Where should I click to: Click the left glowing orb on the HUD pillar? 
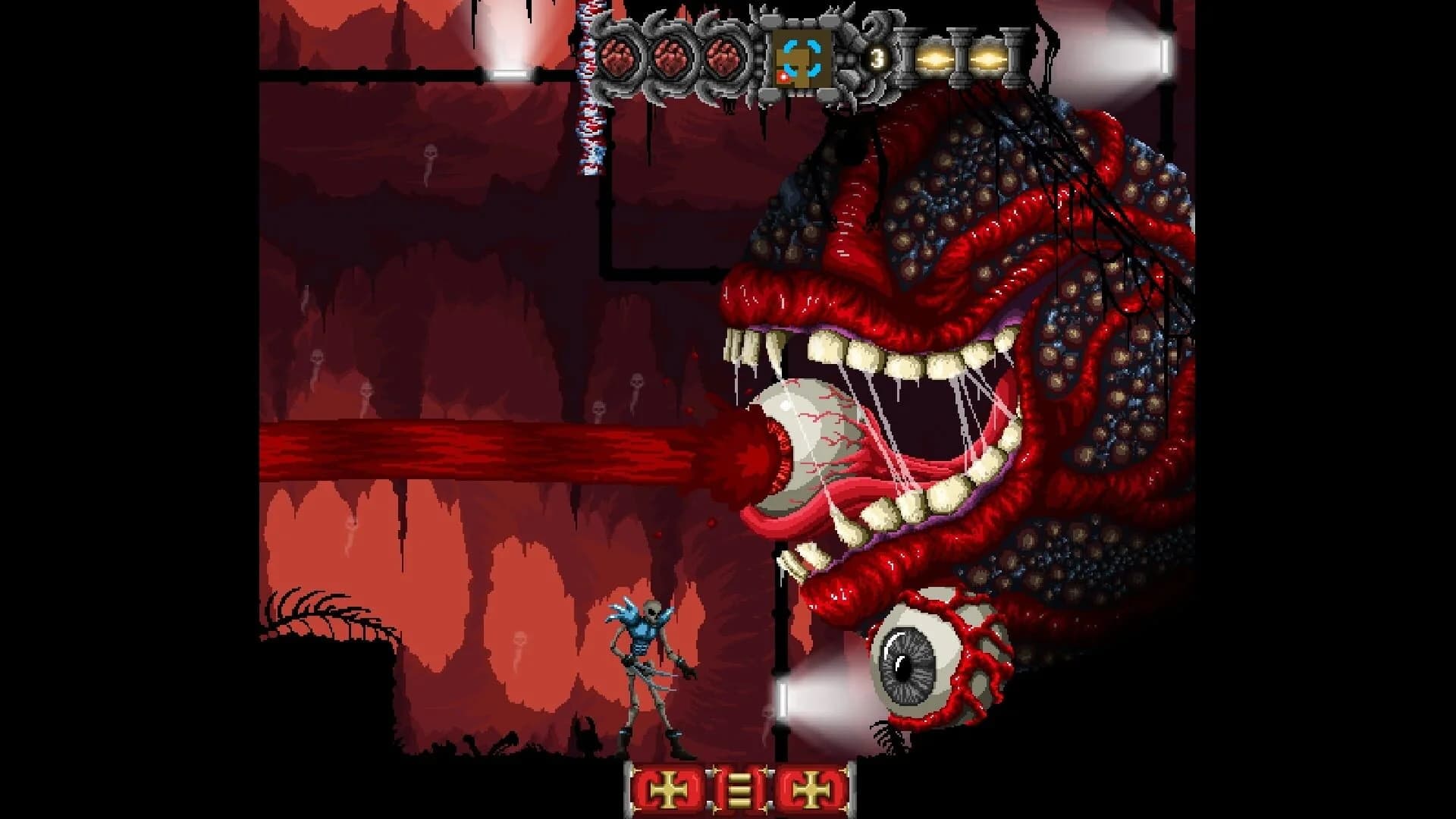pyautogui.click(x=934, y=58)
